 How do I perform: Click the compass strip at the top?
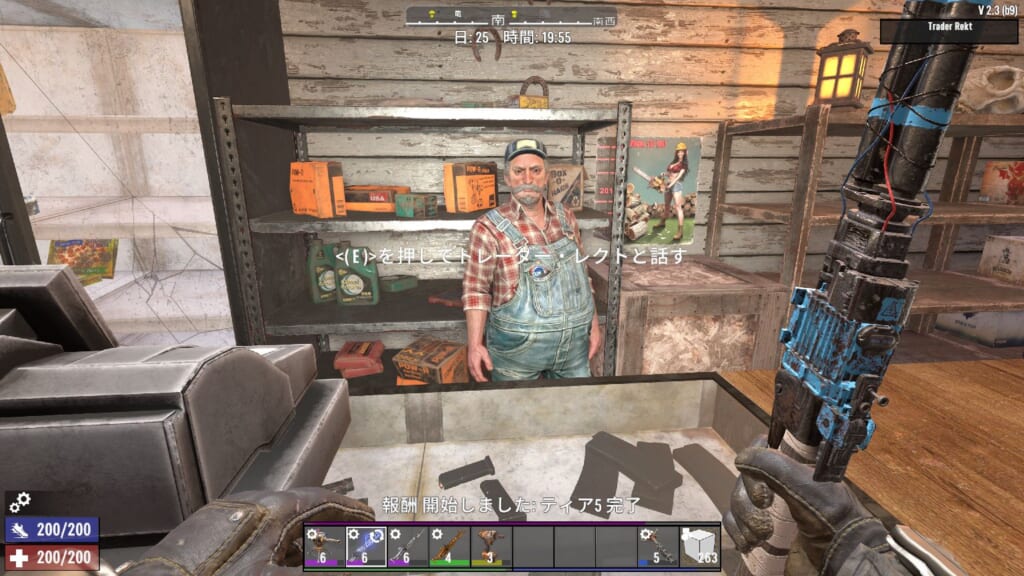[511, 17]
